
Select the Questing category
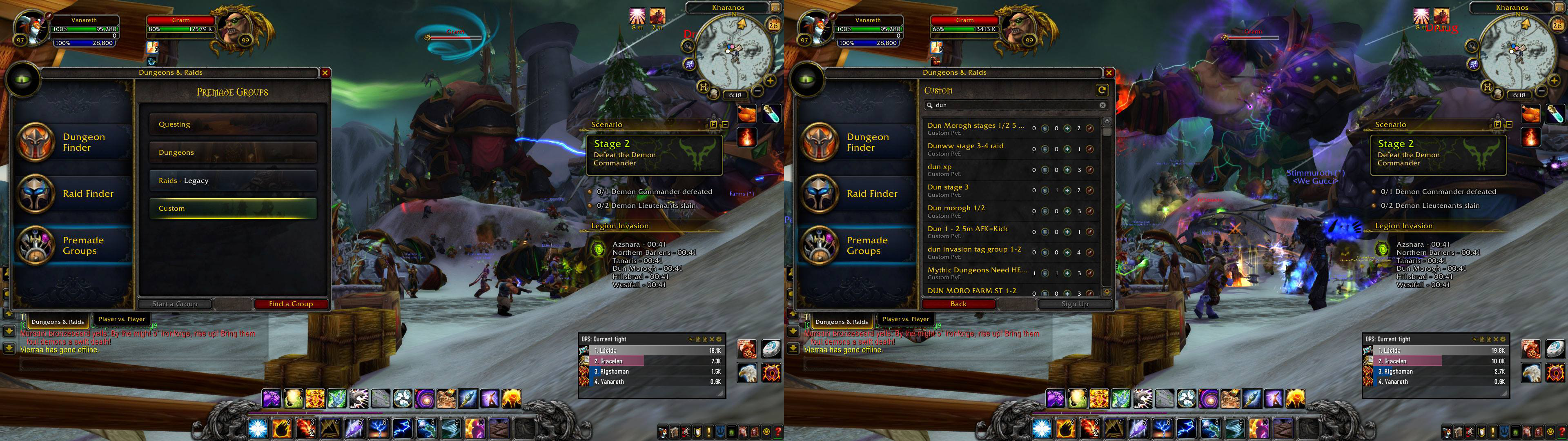pyautogui.click(x=233, y=124)
